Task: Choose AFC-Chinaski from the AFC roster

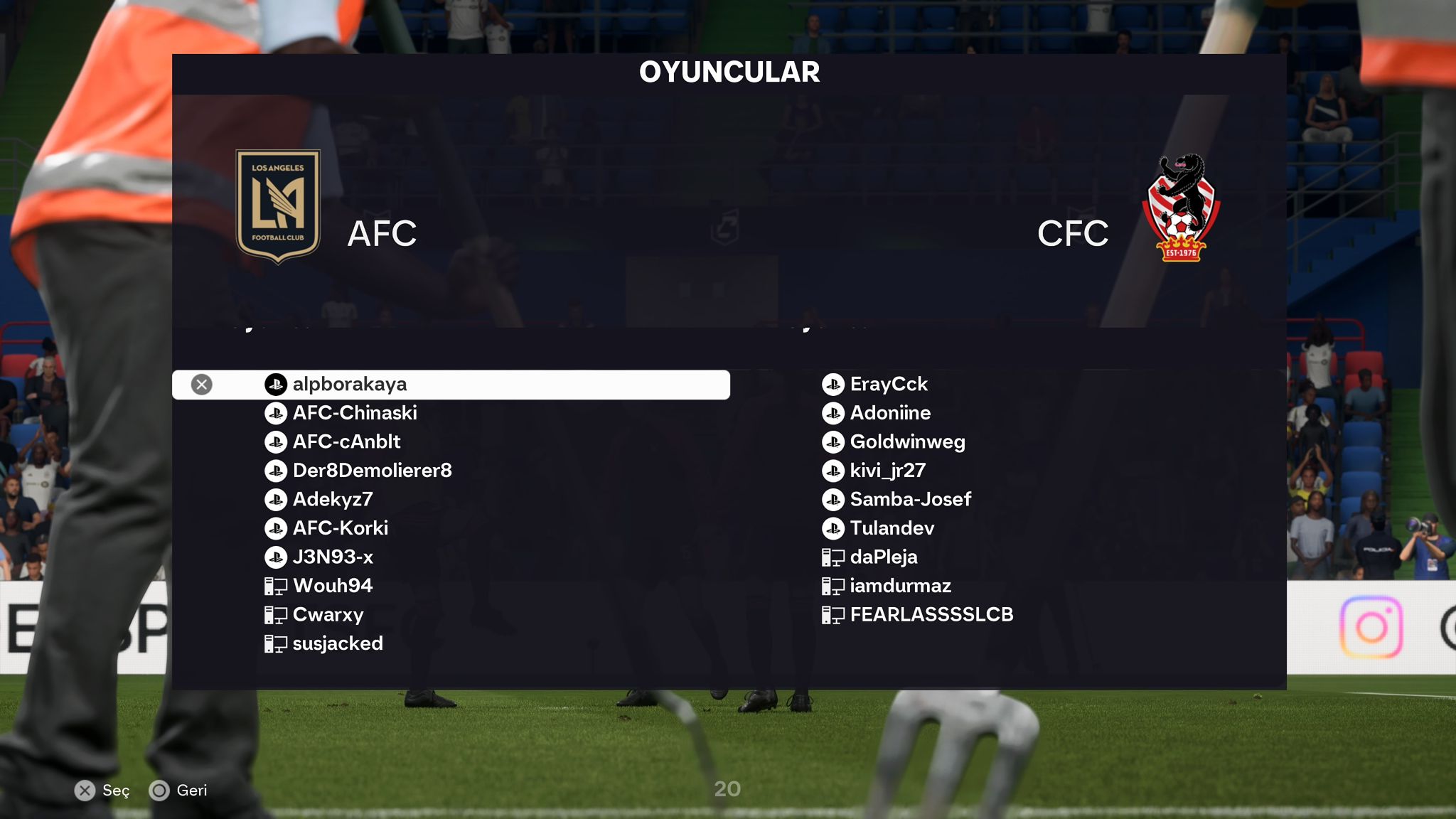Action: pyautogui.click(x=355, y=413)
